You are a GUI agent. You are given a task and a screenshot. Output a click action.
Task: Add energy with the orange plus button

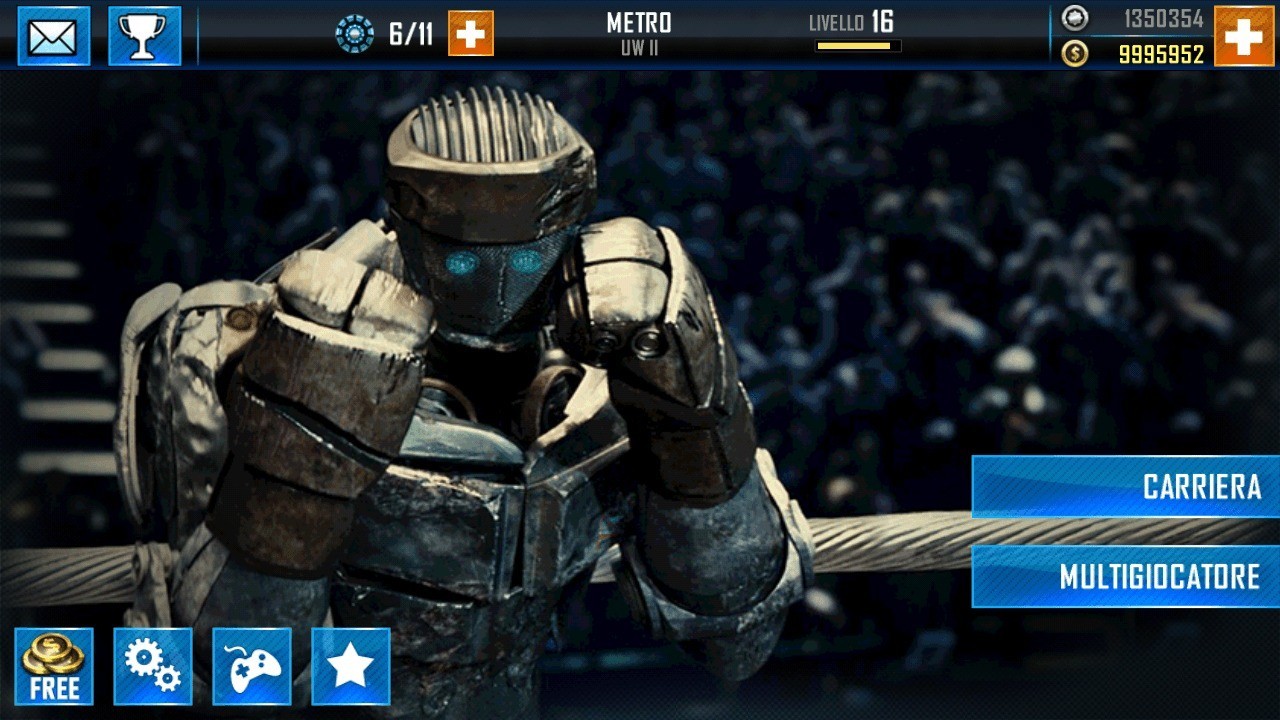pyautogui.click(x=471, y=34)
